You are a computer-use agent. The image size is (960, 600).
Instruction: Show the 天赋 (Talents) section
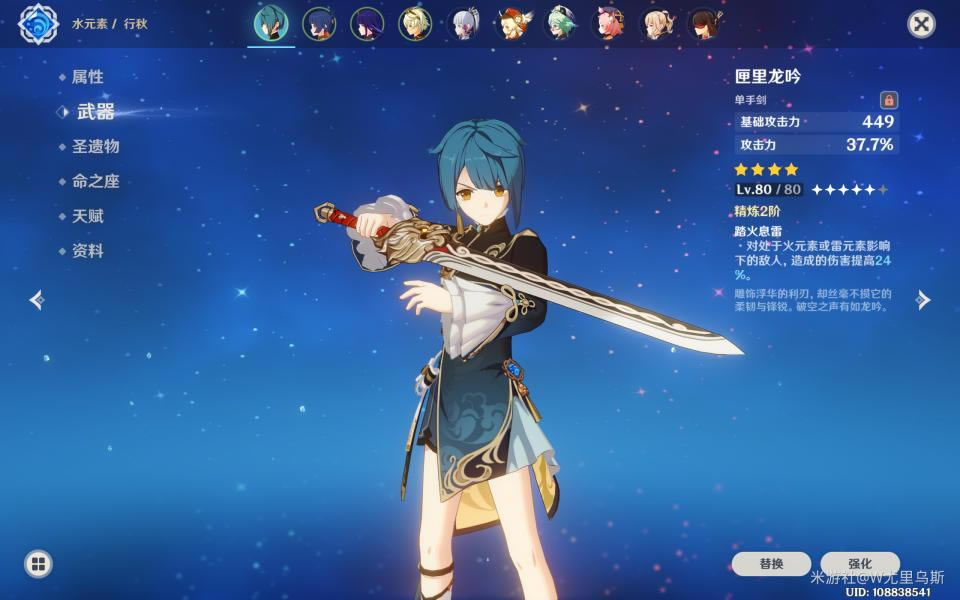click(x=87, y=216)
